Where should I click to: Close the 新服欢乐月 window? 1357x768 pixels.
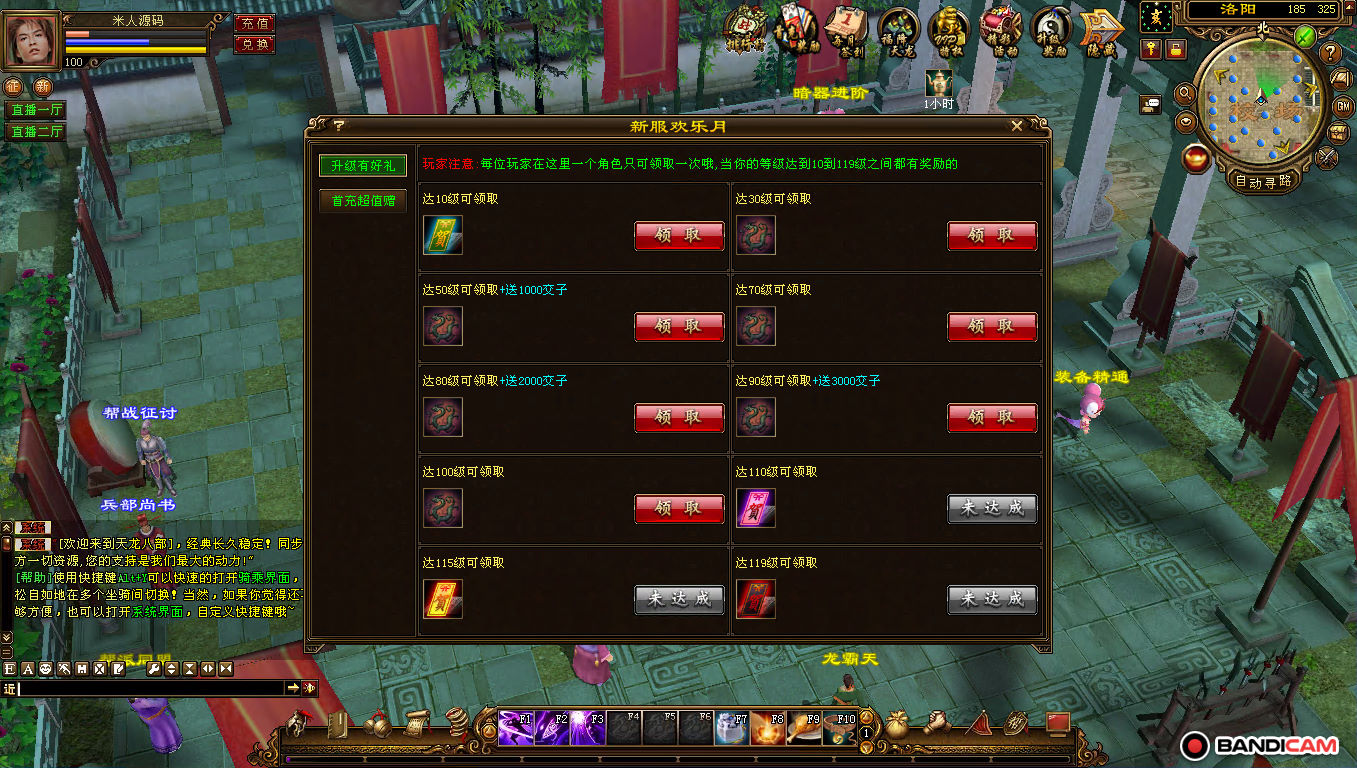click(1017, 126)
